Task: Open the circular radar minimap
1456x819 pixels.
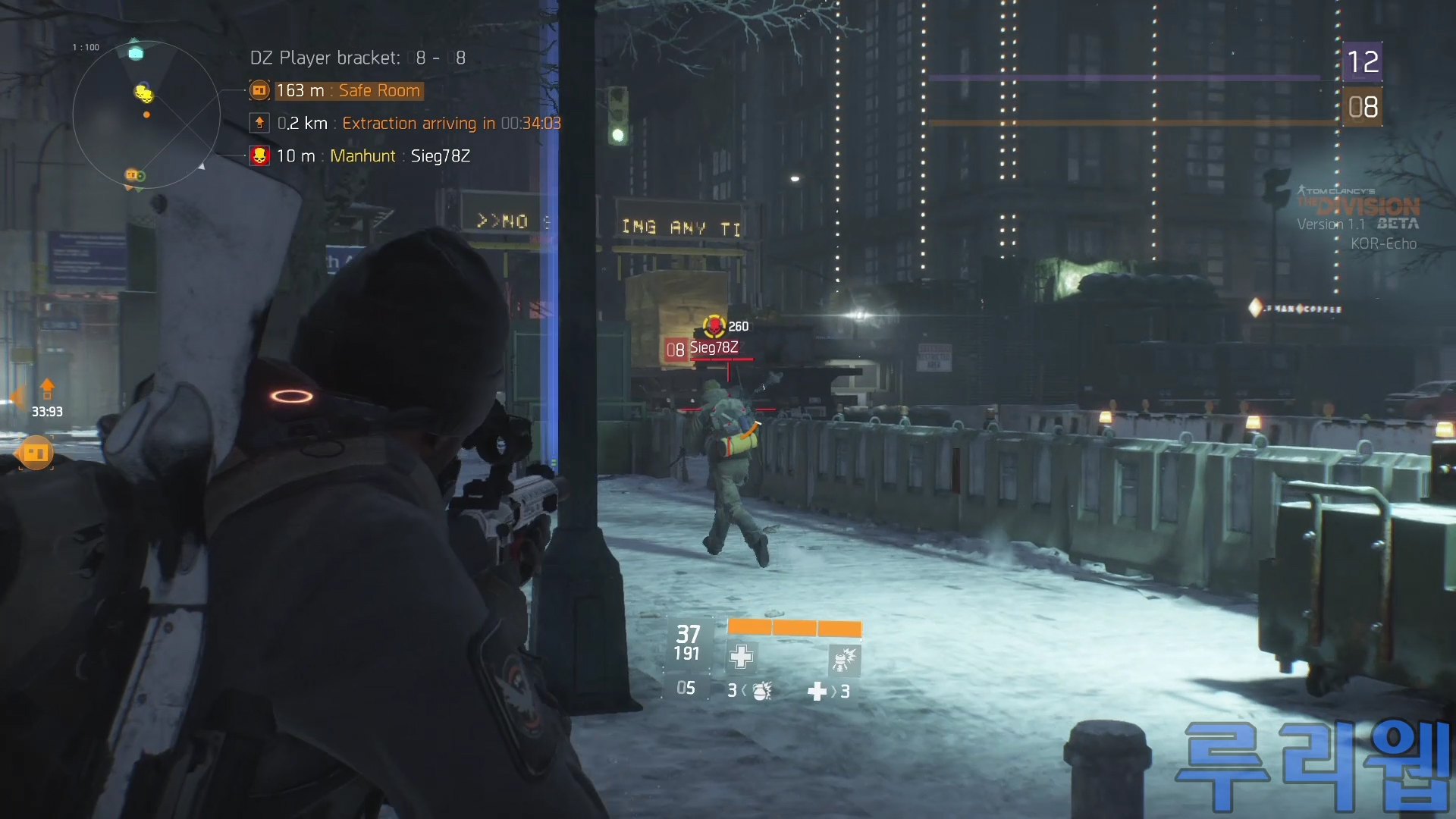Action: pos(146,115)
